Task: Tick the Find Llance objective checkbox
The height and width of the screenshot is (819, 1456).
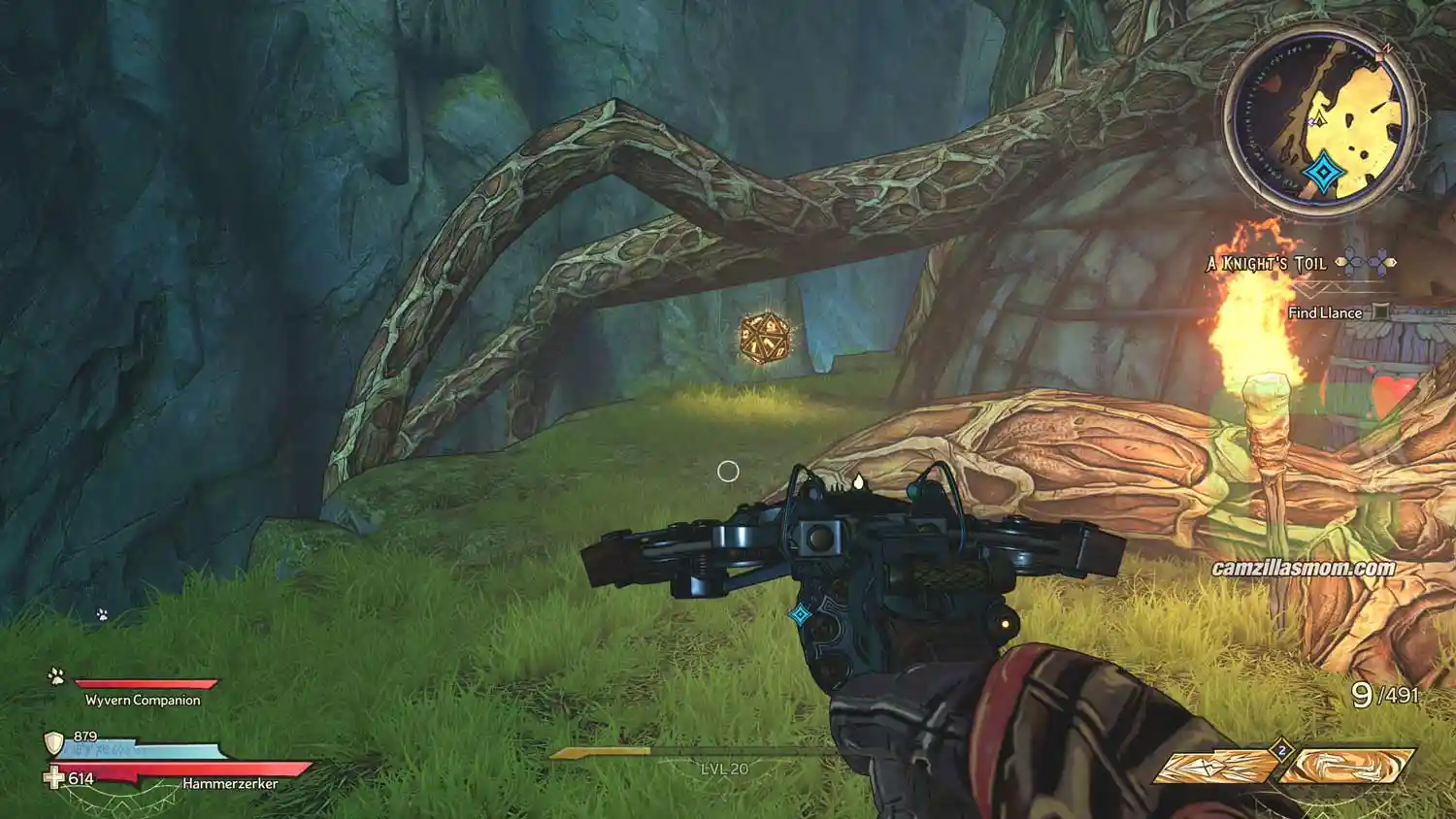Action: point(1380,312)
